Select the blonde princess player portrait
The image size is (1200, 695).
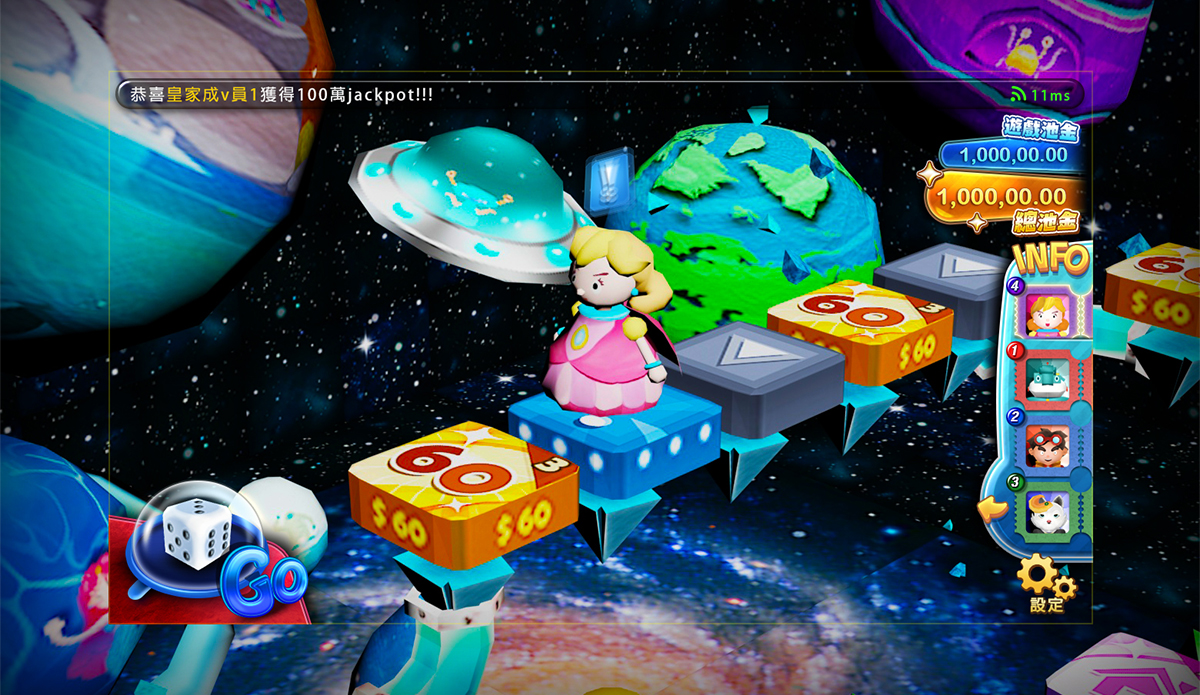(x=1047, y=313)
